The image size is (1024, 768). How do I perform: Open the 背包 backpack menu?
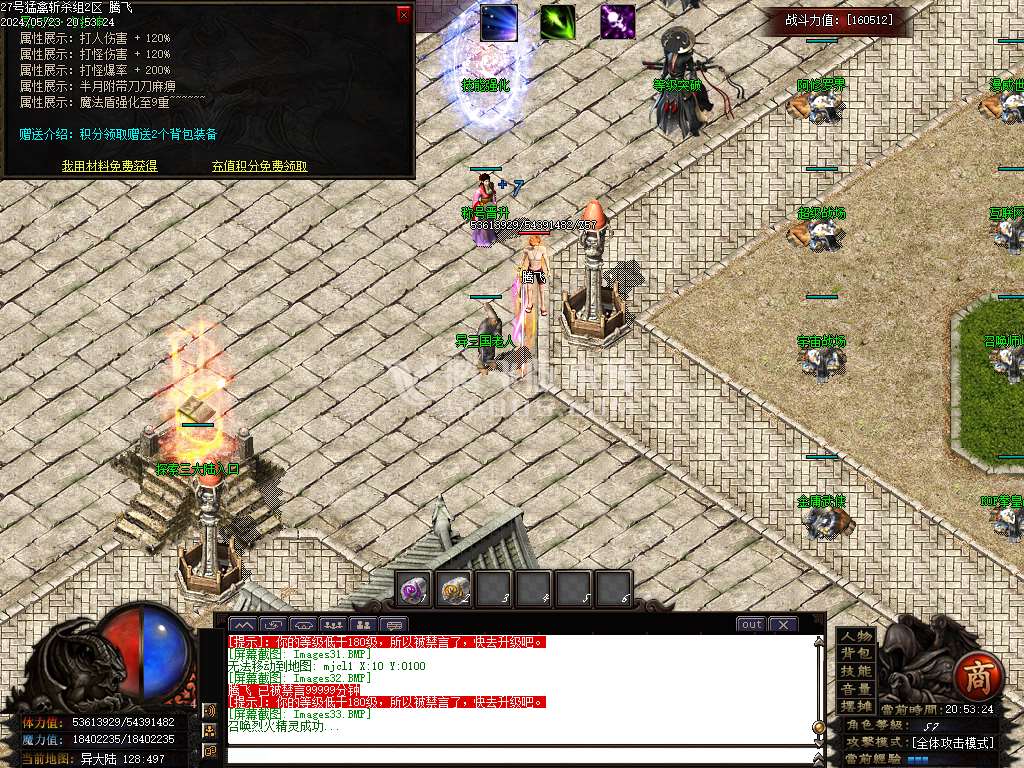tap(856, 654)
